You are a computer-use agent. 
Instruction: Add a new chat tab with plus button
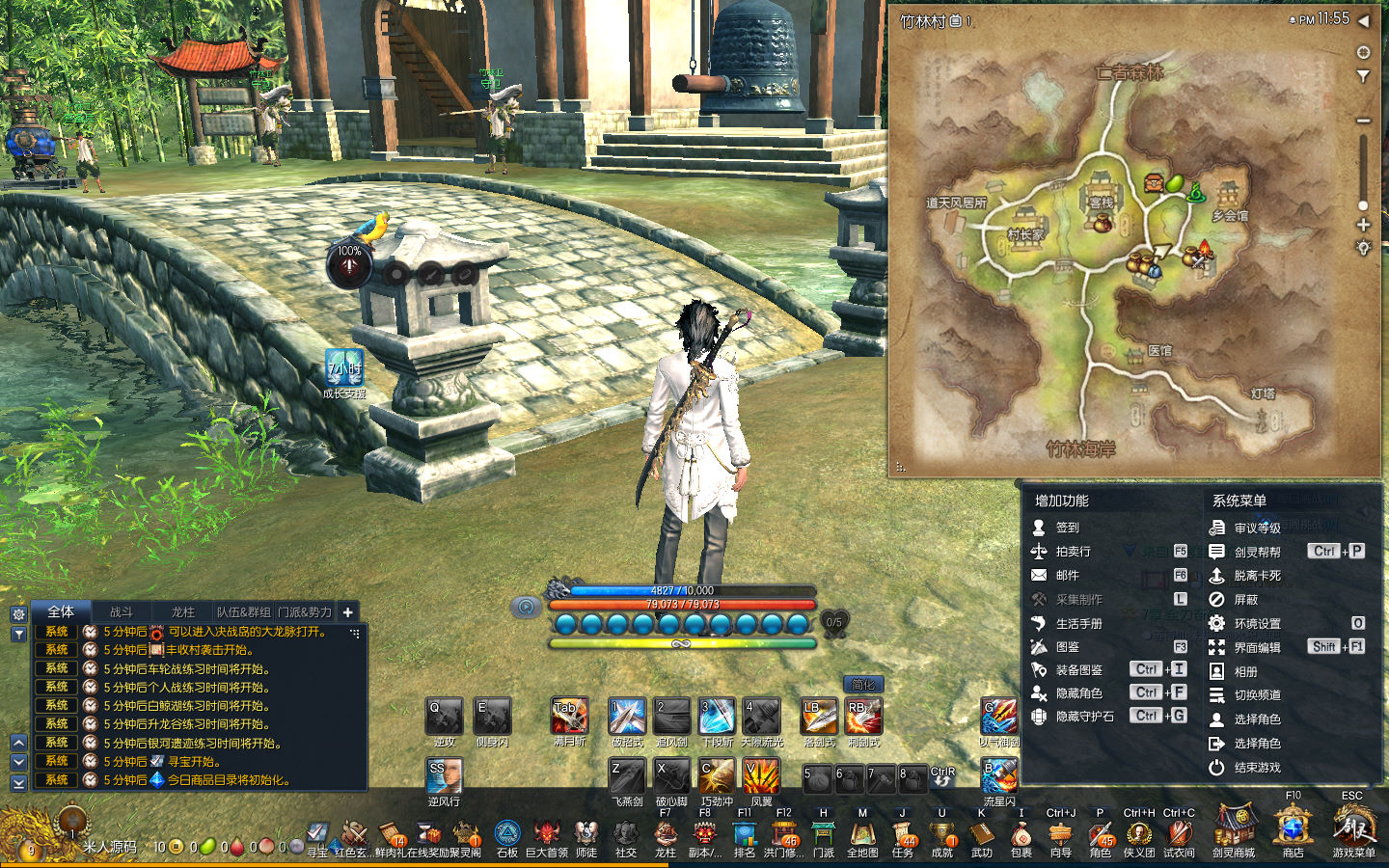pos(348,611)
